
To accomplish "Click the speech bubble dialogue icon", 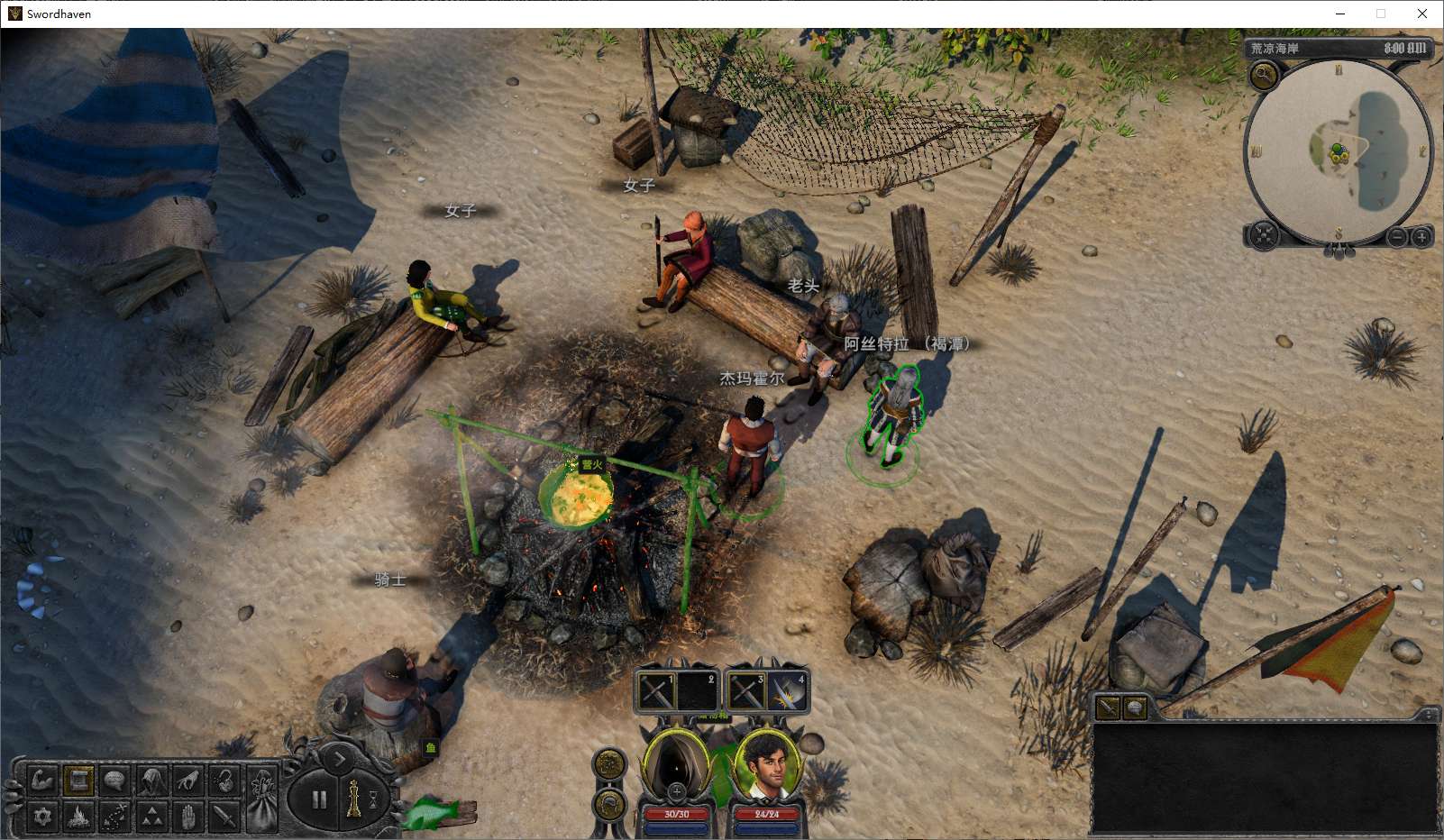I will coord(114,780).
